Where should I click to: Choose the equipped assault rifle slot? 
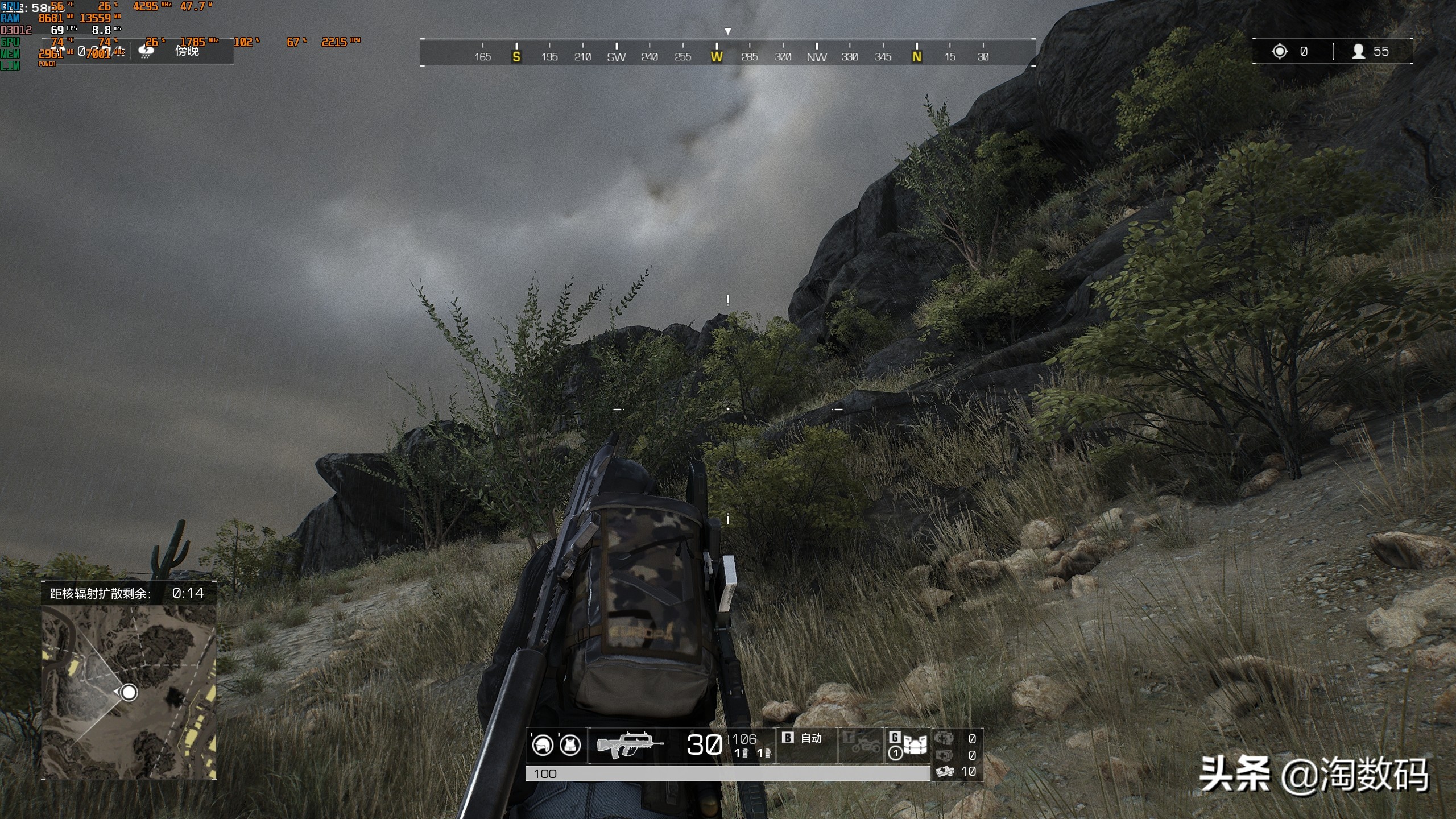coord(629,745)
